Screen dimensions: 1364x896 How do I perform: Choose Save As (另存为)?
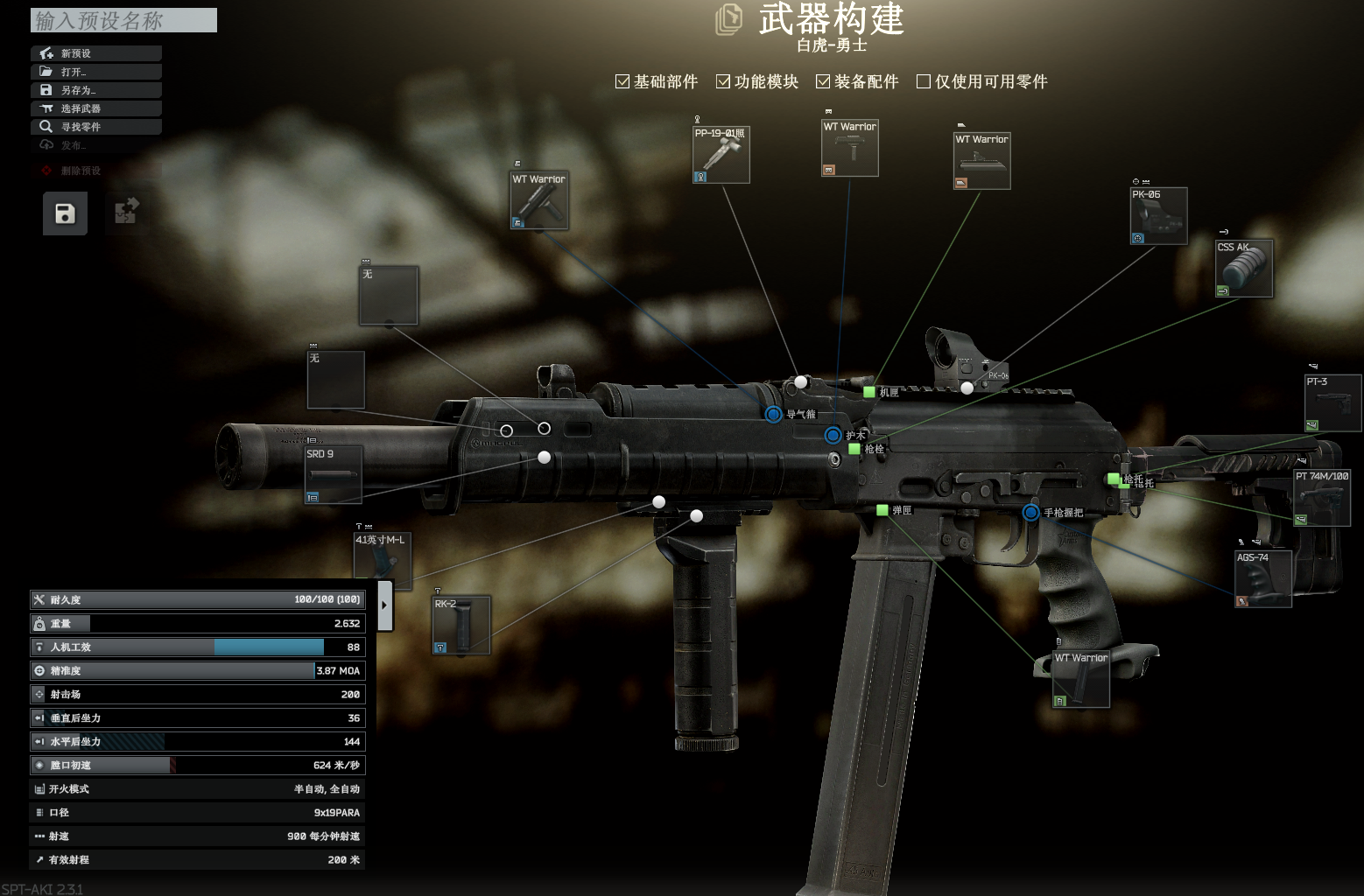(96, 90)
